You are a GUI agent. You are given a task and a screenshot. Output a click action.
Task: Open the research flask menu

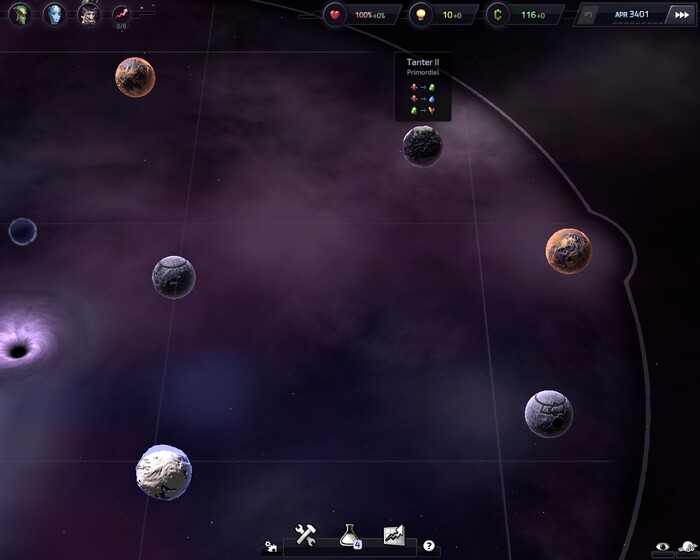click(350, 536)
